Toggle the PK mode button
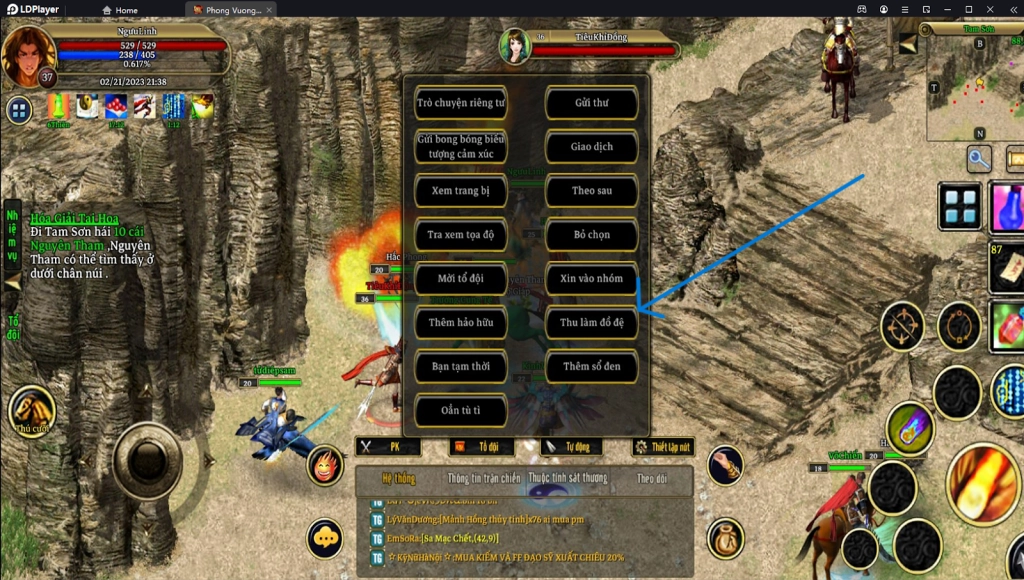Viewport: 1024px width, 580px height. coord(390,447)
